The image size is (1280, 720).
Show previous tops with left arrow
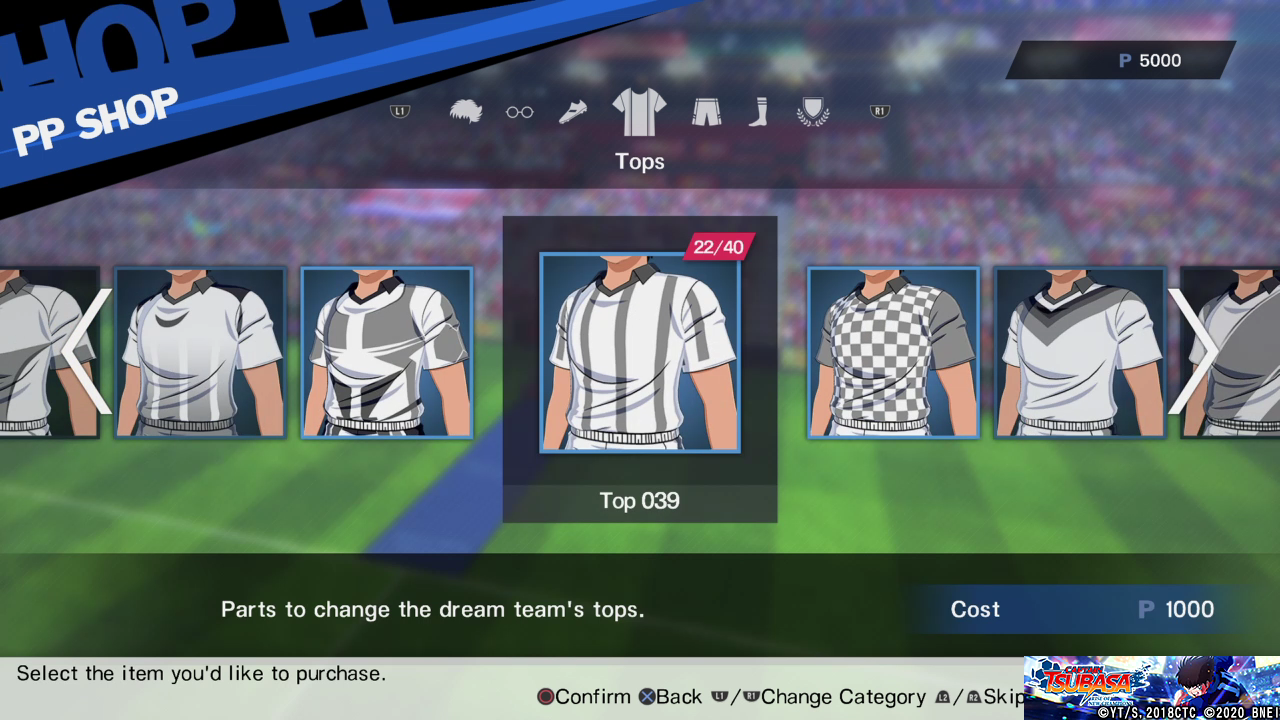coord(87,351)
